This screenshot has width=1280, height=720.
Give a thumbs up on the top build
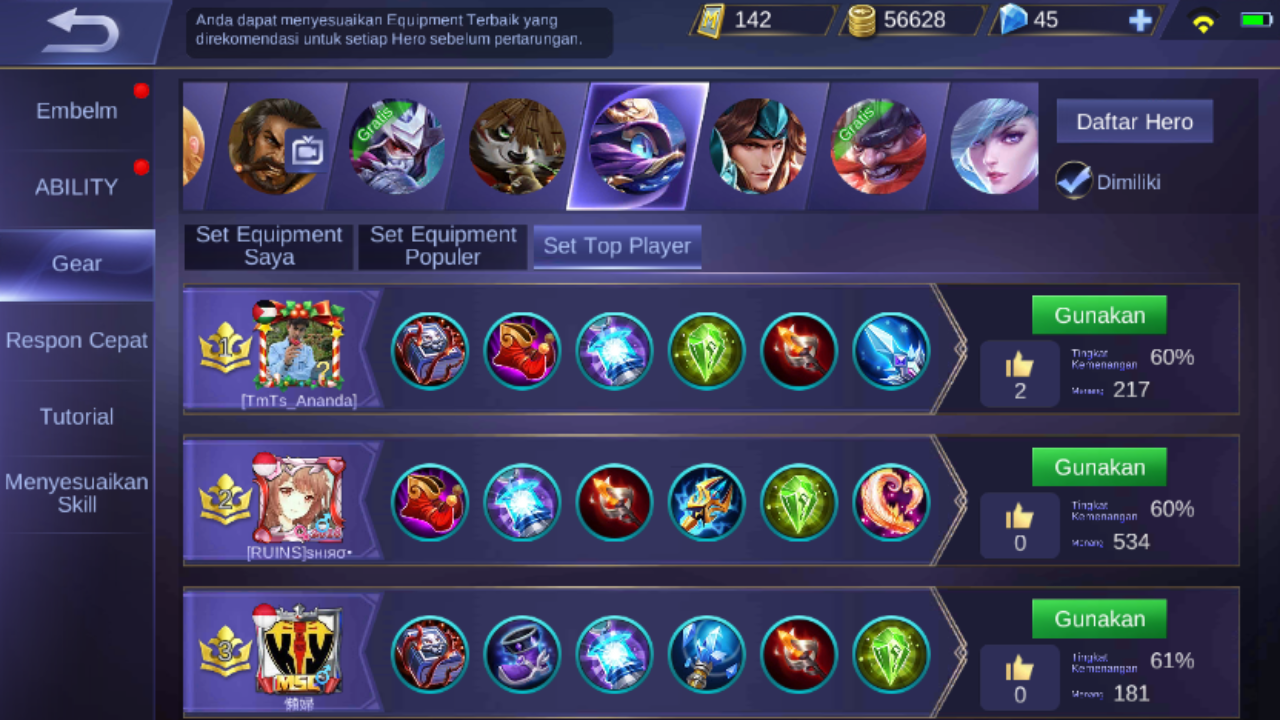click(x=1019, y=367)
